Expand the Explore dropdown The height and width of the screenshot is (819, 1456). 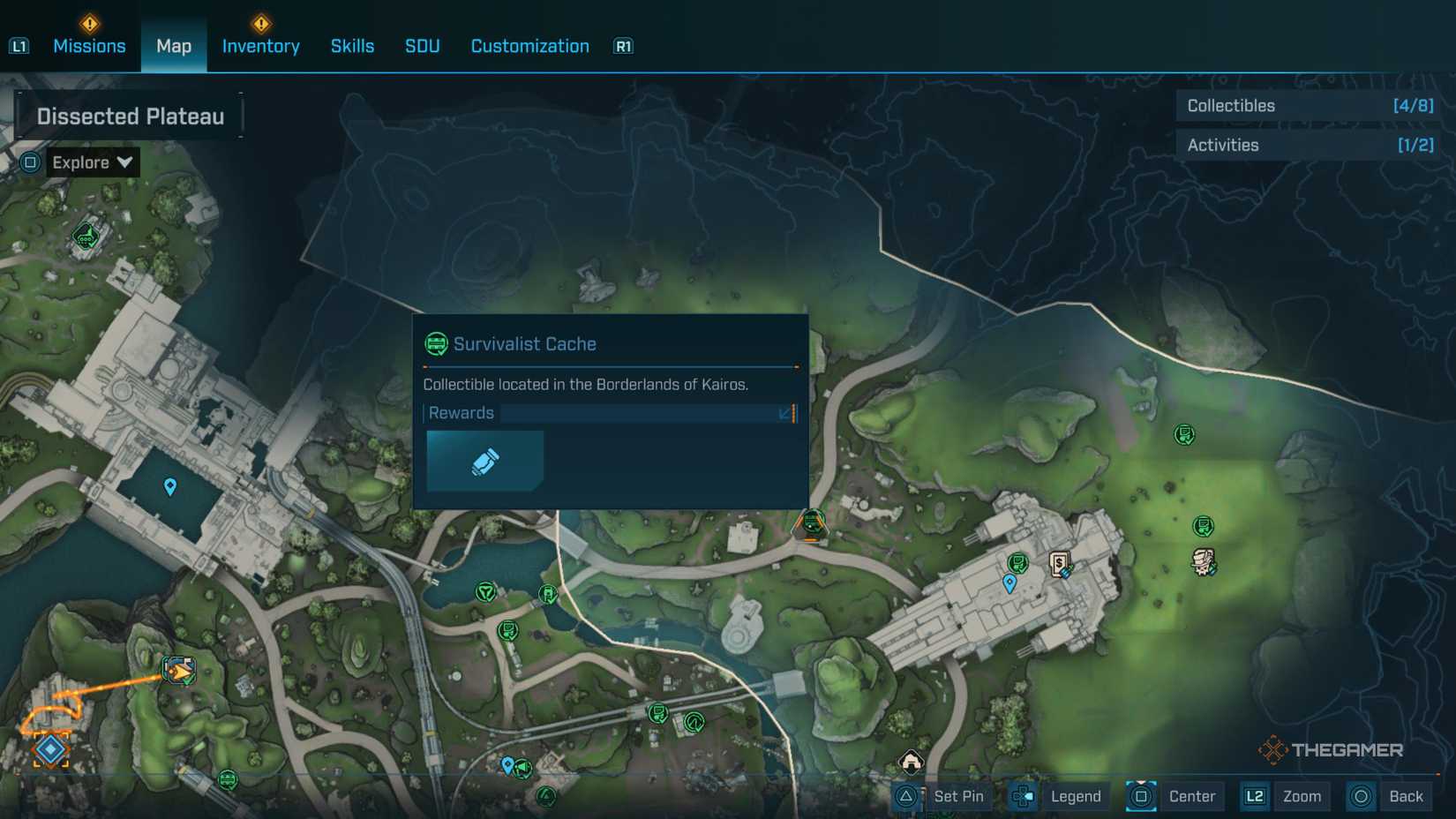(91, 162)
